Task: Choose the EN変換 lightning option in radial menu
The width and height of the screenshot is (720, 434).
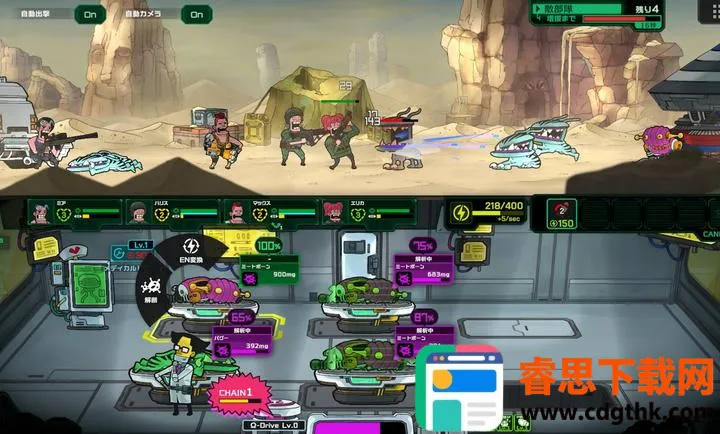Action: click(191, 252)
